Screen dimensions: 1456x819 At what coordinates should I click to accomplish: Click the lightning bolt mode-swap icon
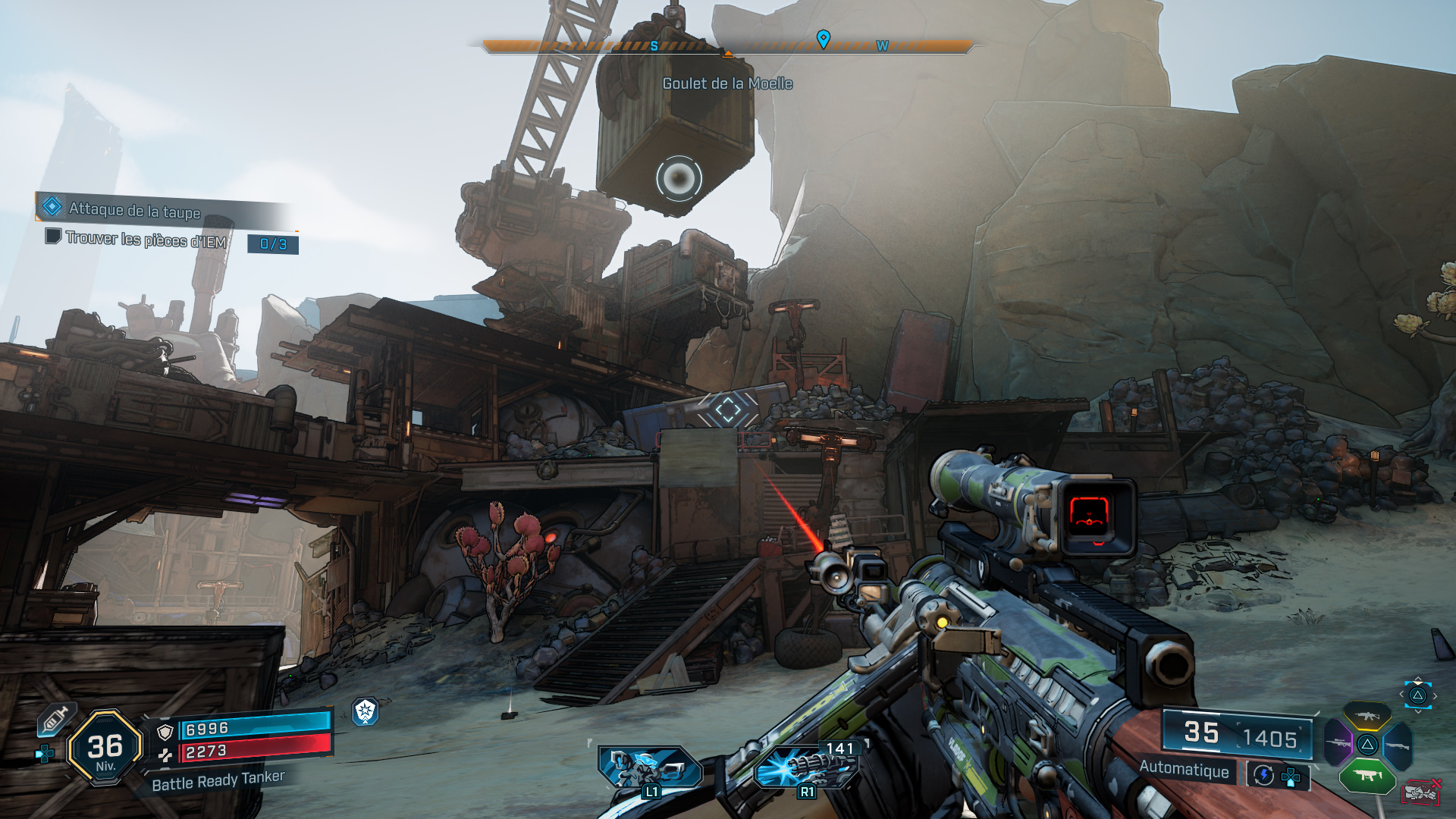[x=1263, y=775]
